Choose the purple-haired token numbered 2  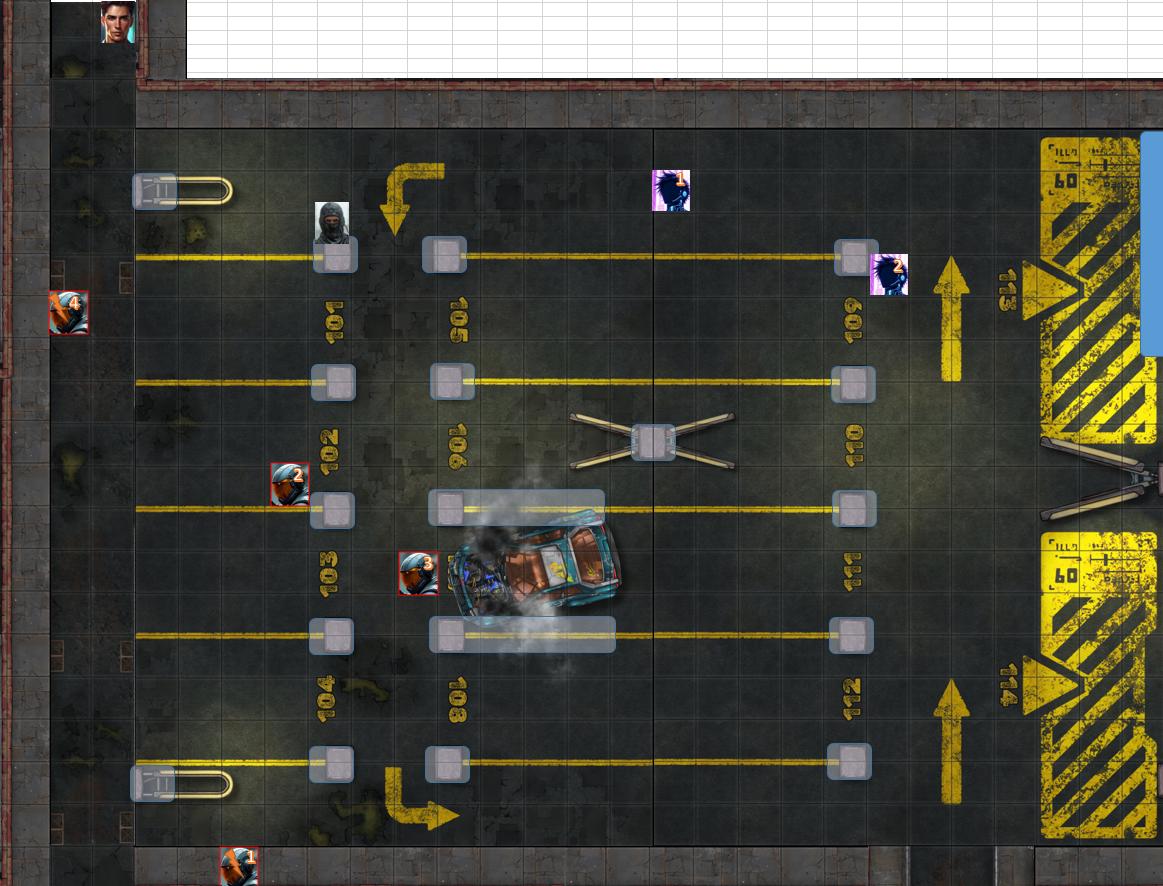click(889, 275)
